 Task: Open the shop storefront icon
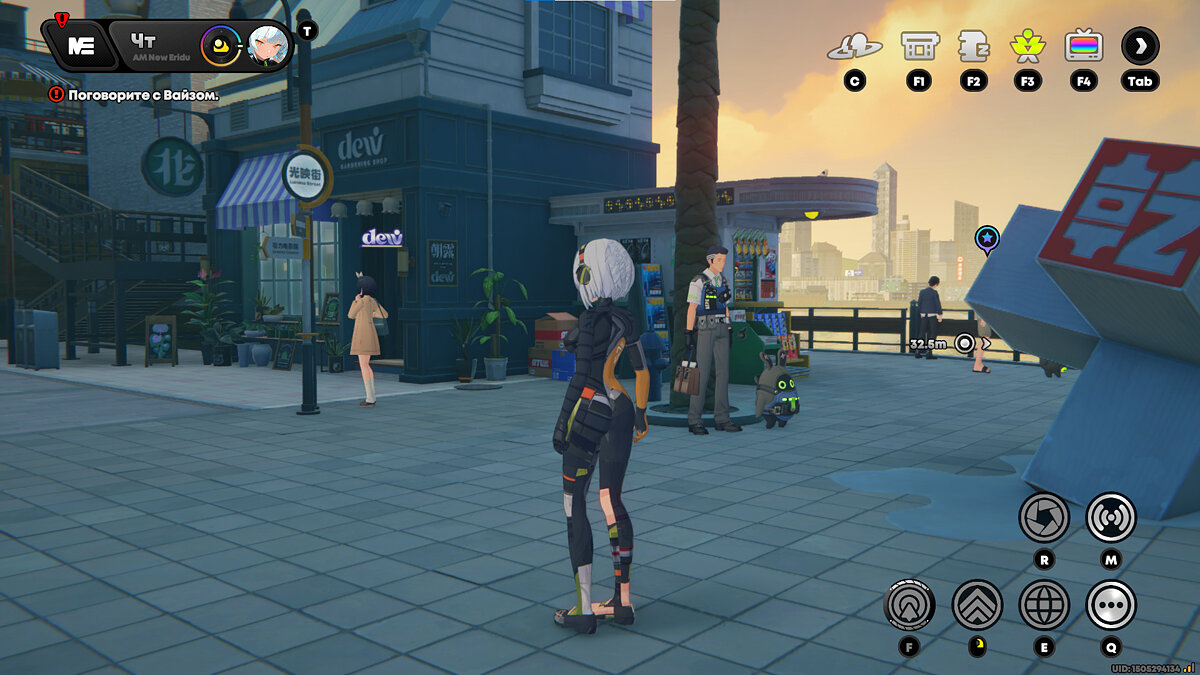point(919,45)
